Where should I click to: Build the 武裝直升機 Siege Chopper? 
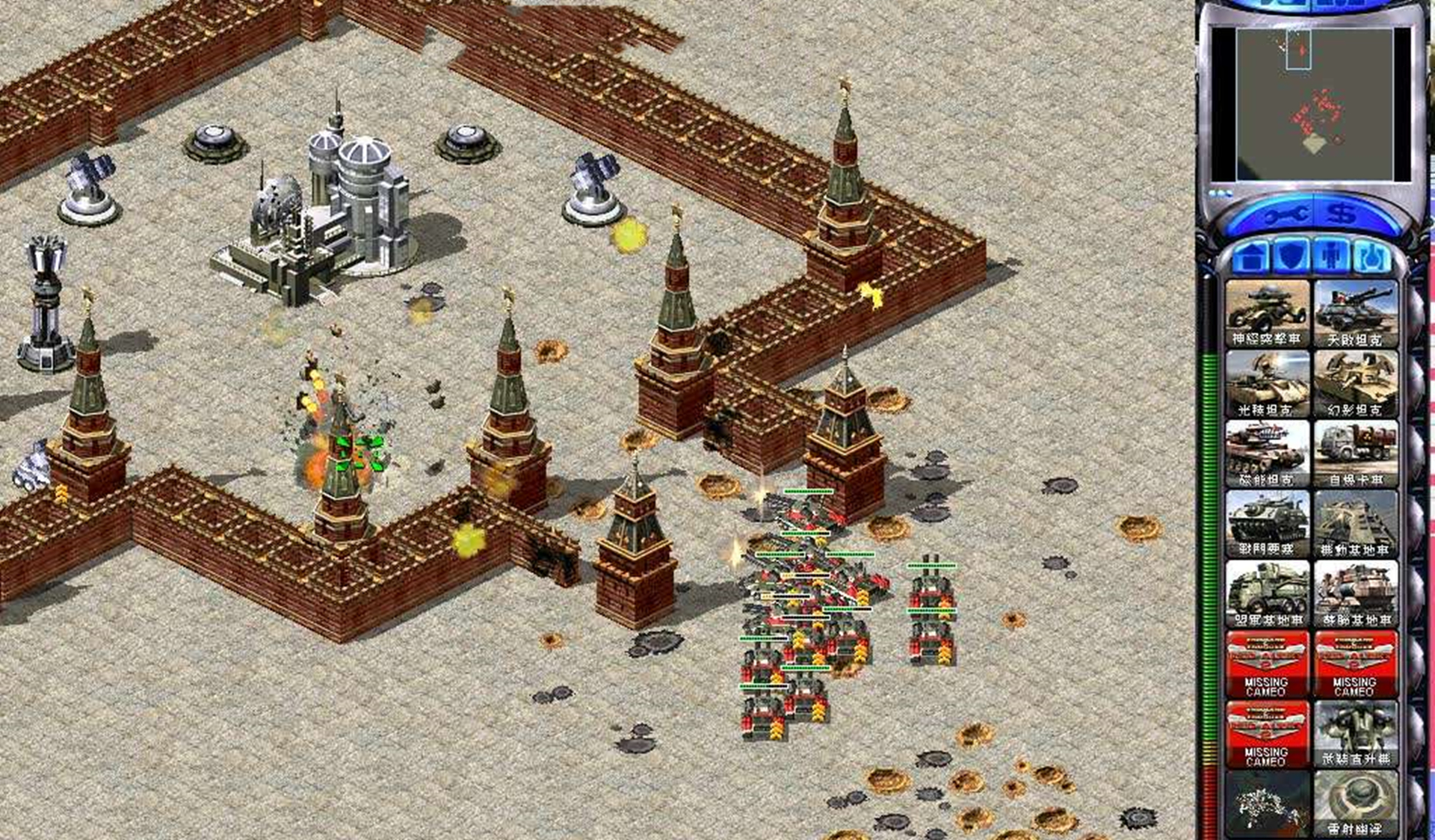pyautogui.click(x=1355, y=734)
